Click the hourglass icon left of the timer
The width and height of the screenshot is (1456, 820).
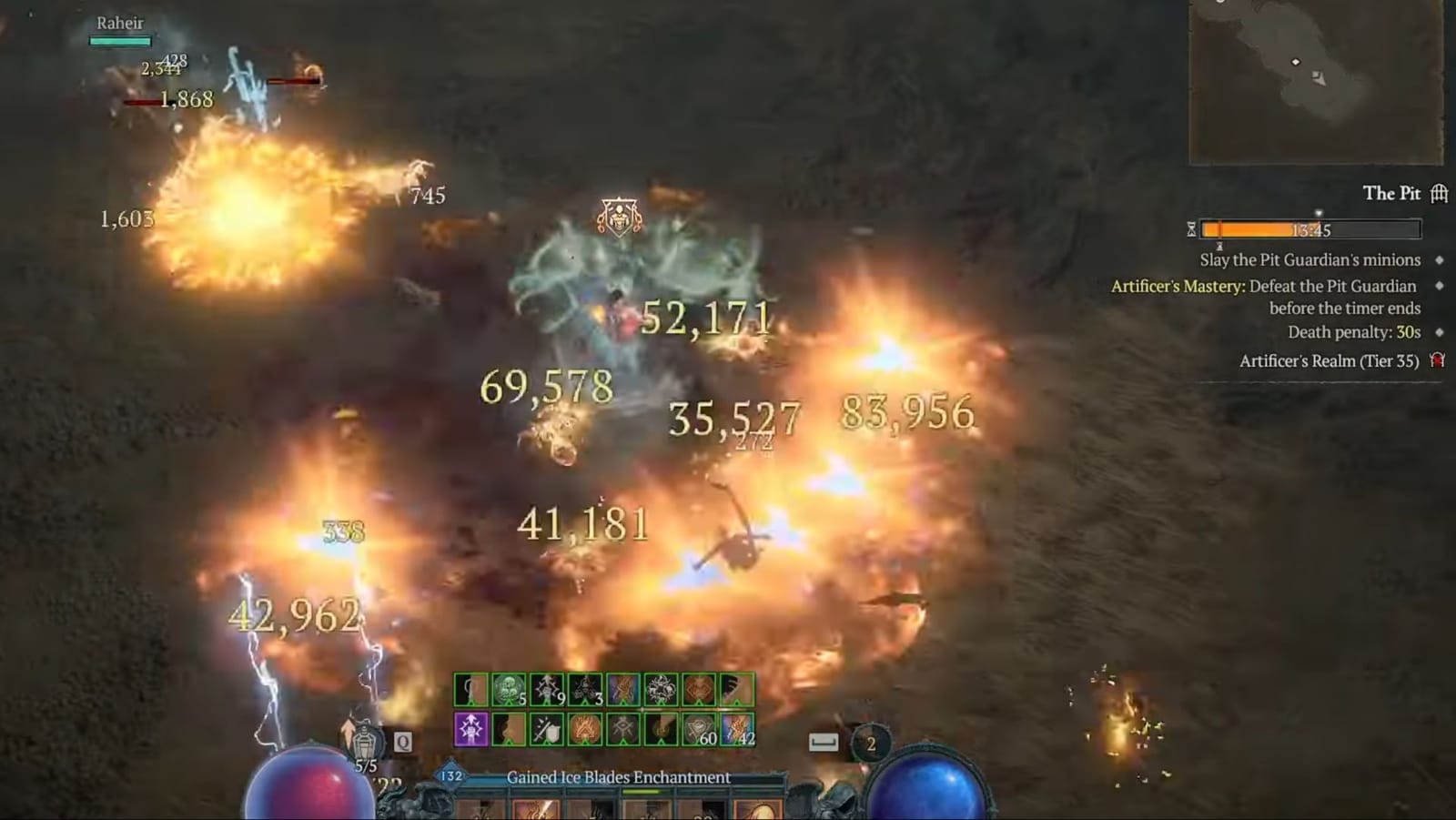[x=1191, y=230]
